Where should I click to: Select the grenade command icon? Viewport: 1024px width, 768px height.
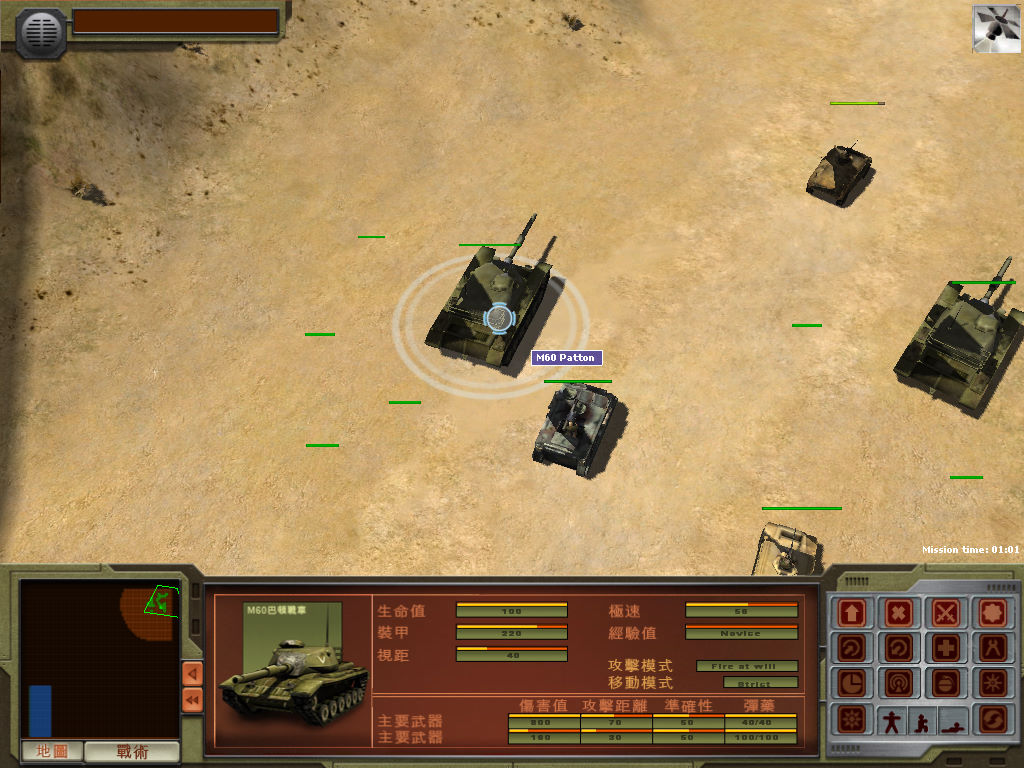pos(947,683)
